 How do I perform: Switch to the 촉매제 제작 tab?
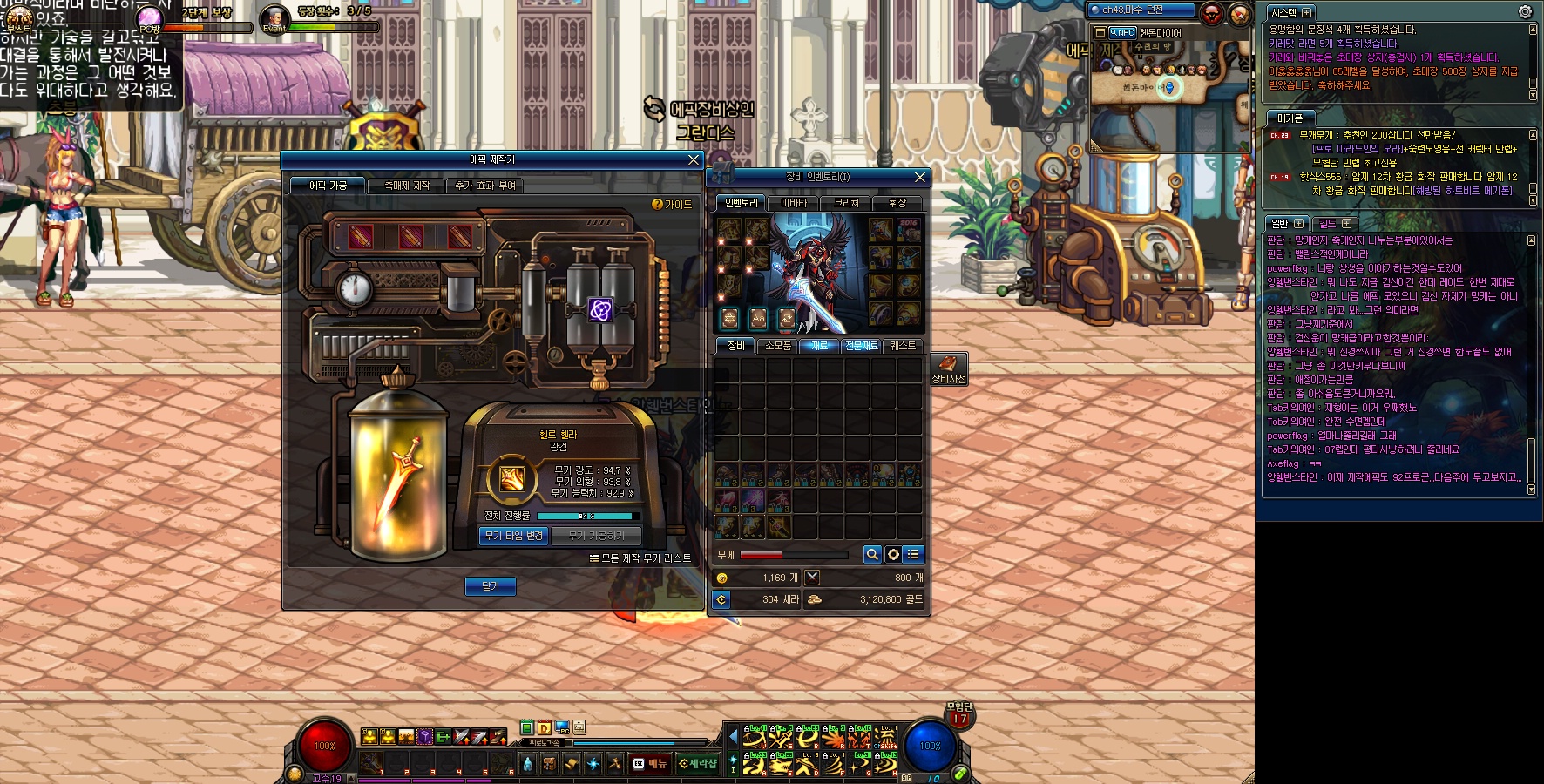(x=407, y=186)
